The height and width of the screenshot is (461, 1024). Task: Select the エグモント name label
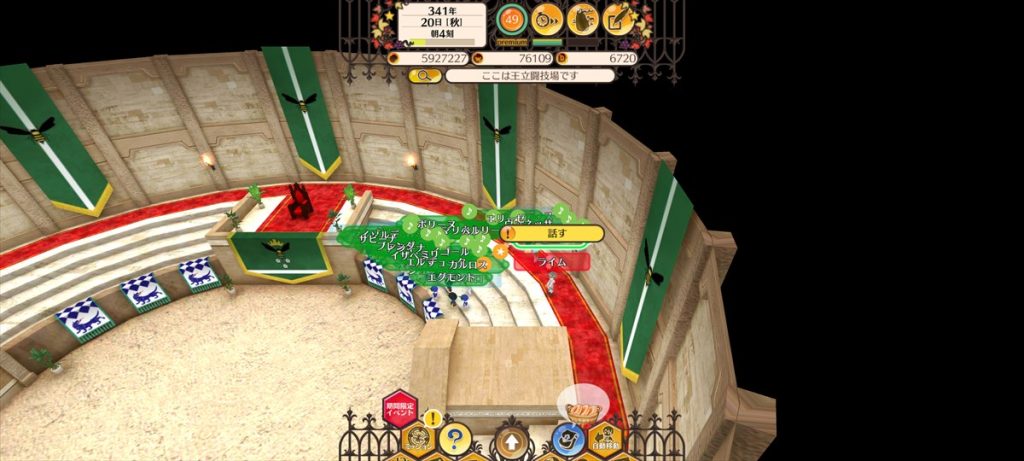pyautogui.click(x=454, y=278)
